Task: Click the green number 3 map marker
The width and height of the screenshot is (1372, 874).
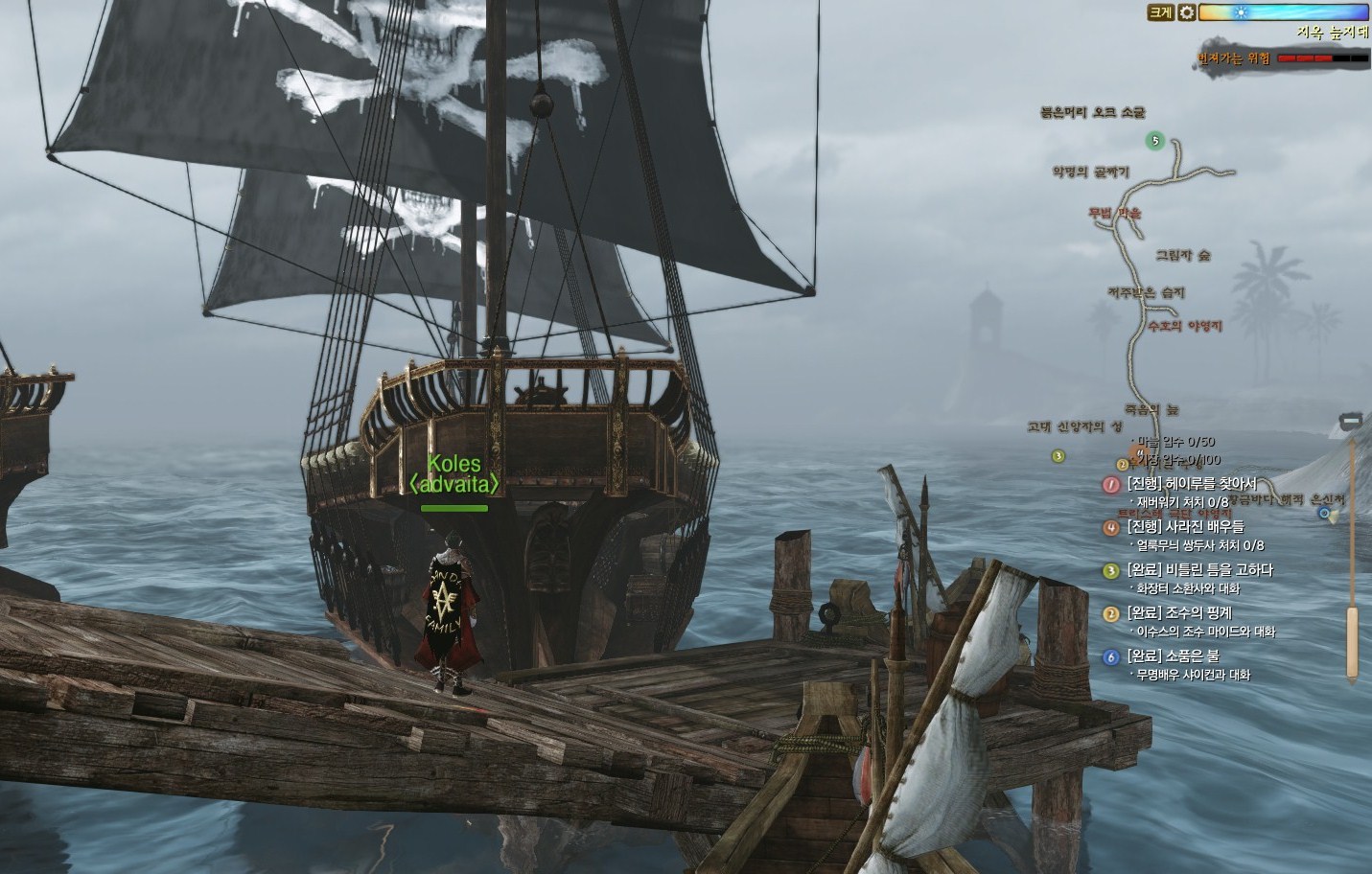Action: click(1058, 456)
